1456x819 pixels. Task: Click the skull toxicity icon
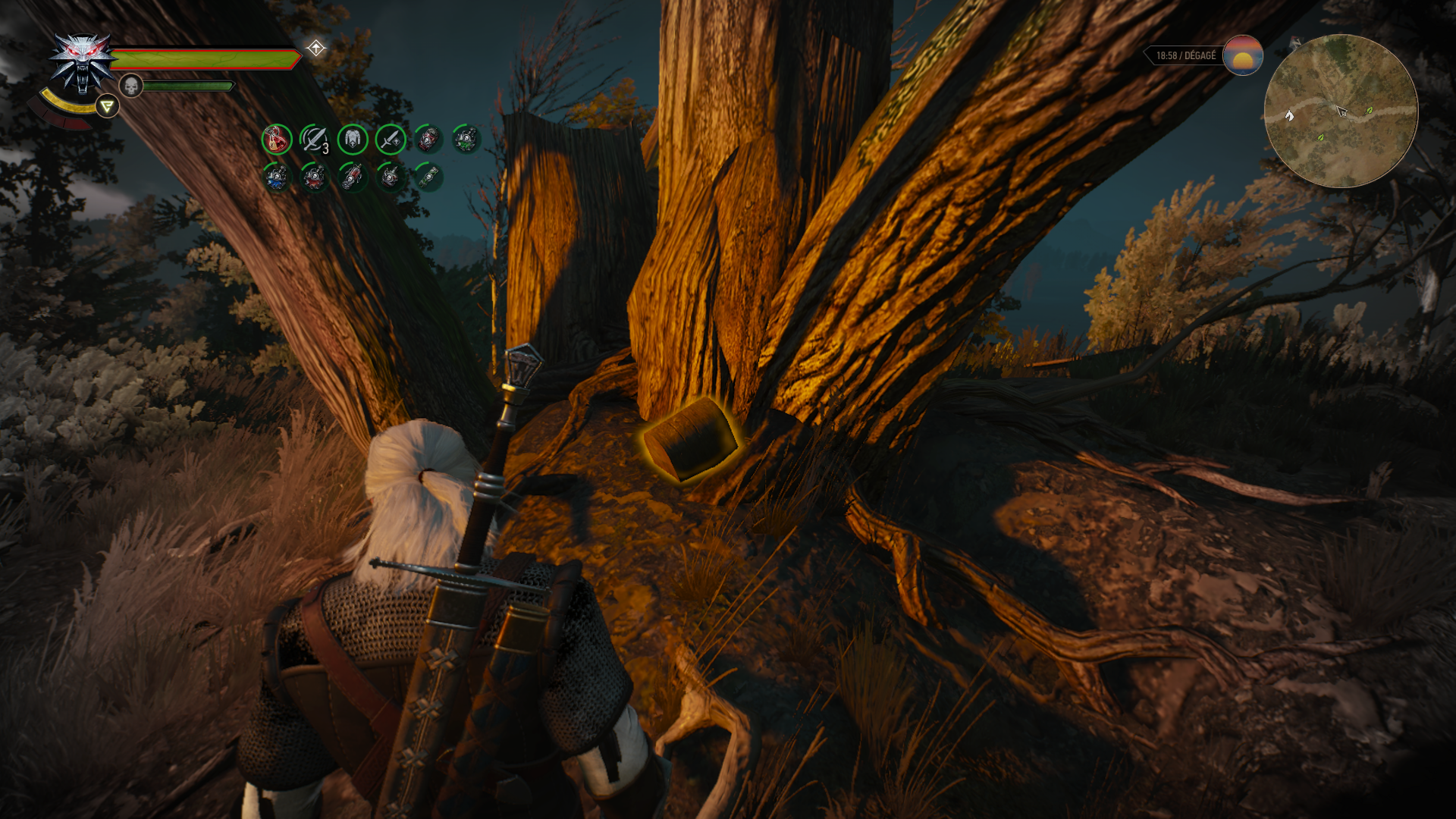click(x=131, y=86)
